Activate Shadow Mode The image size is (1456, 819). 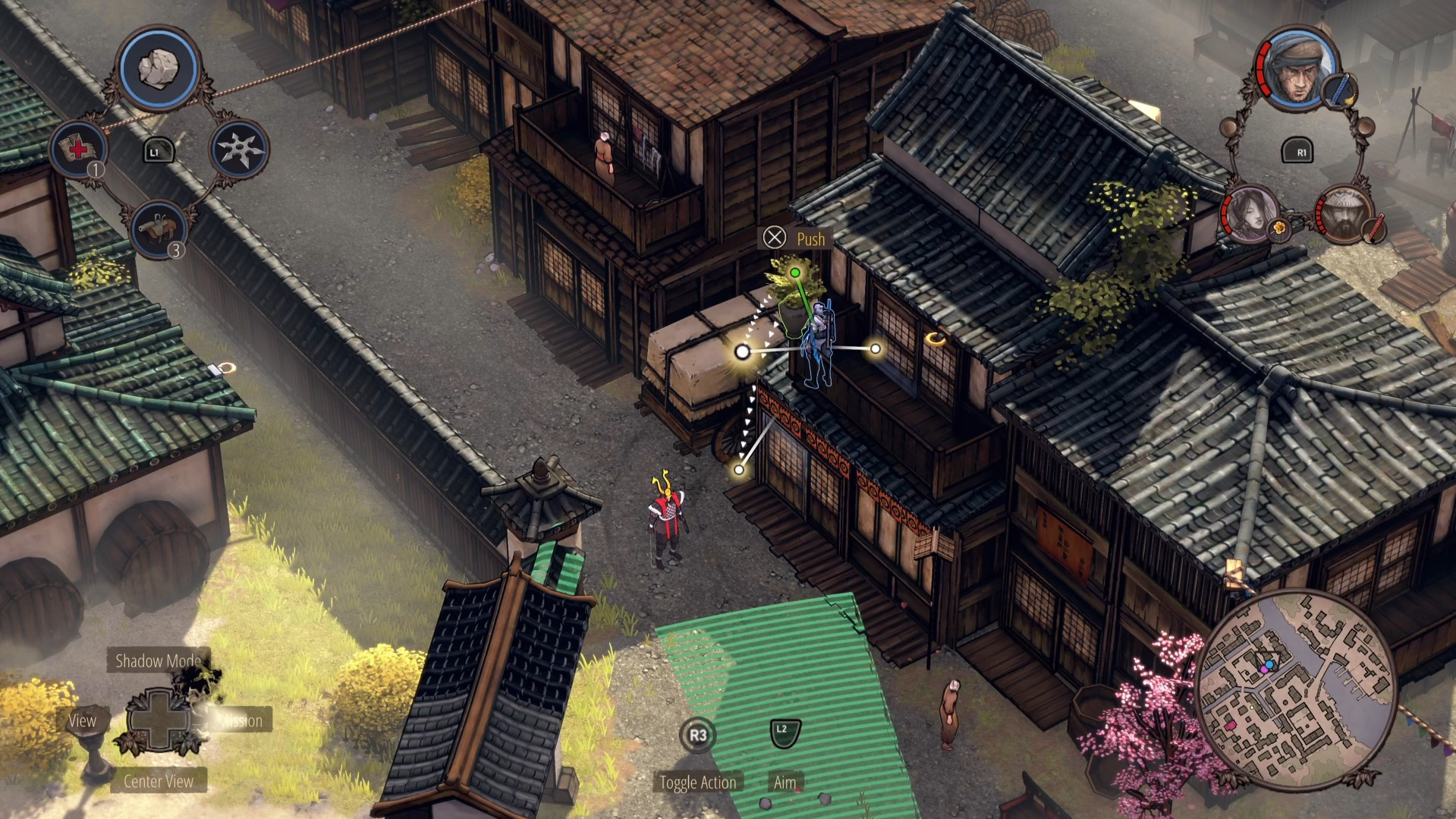point(158,661)
